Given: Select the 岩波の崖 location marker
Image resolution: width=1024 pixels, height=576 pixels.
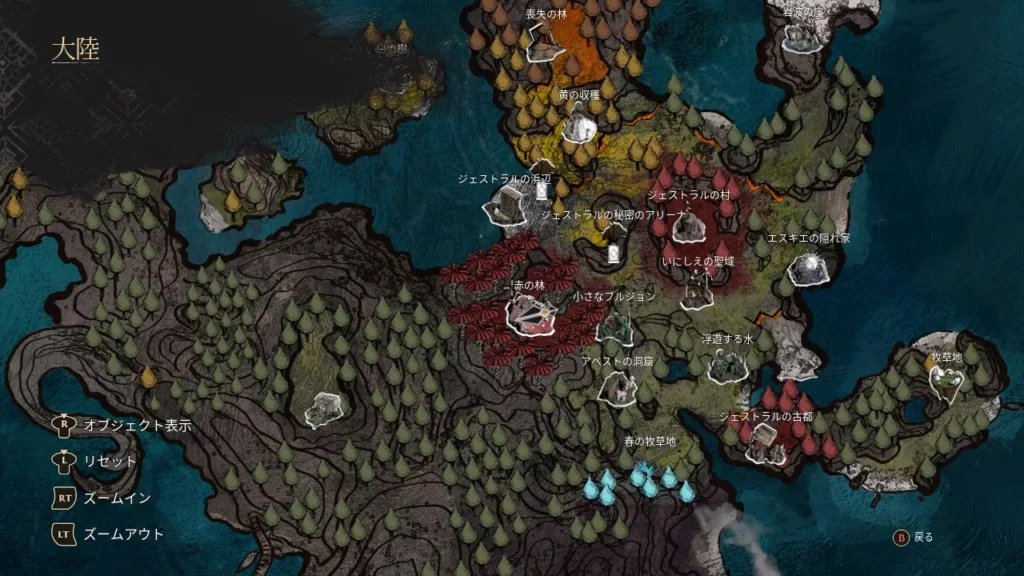Looking at the screenshot, I should click(x=802, y=36).
